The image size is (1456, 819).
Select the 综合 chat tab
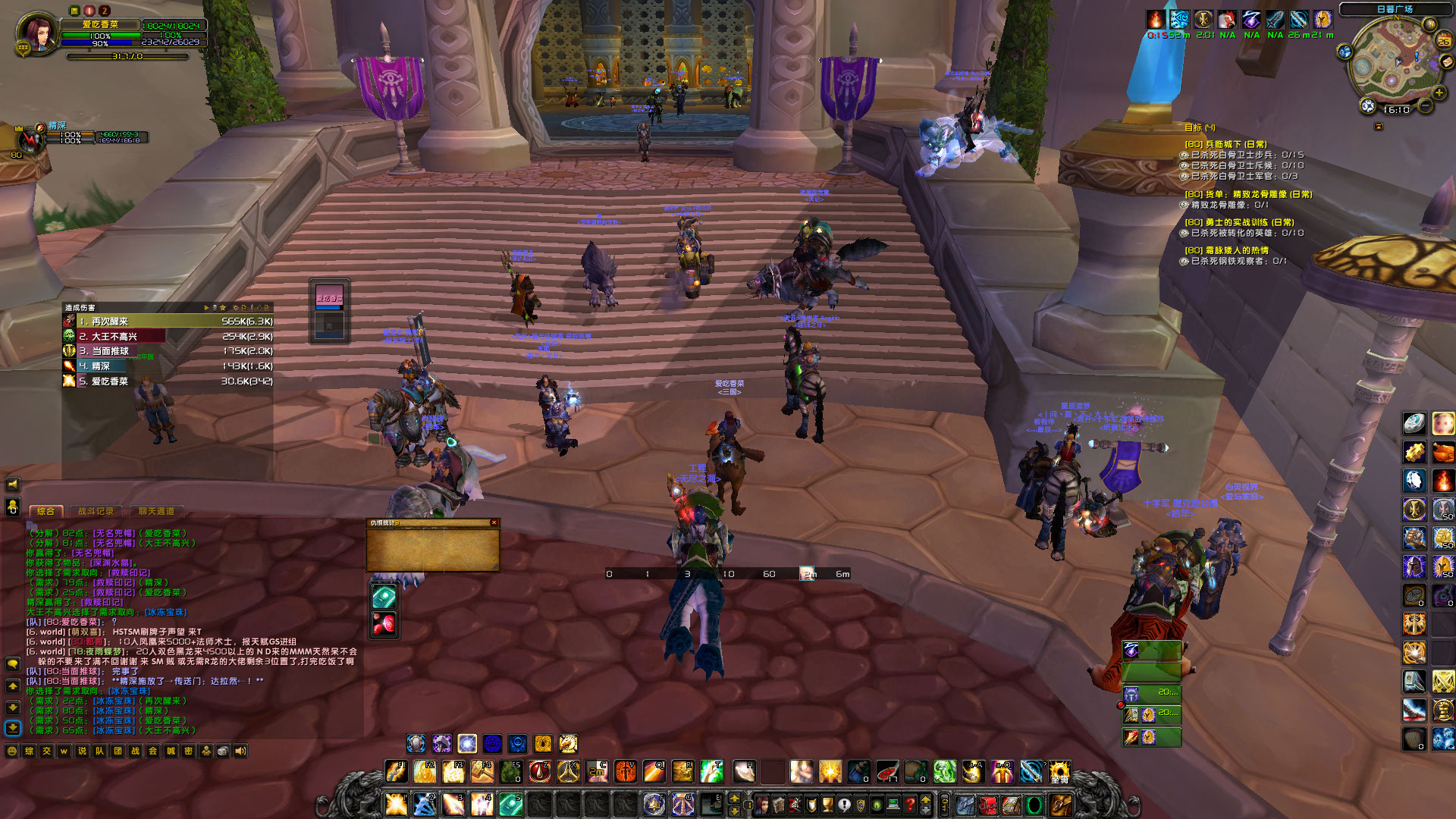45,512
